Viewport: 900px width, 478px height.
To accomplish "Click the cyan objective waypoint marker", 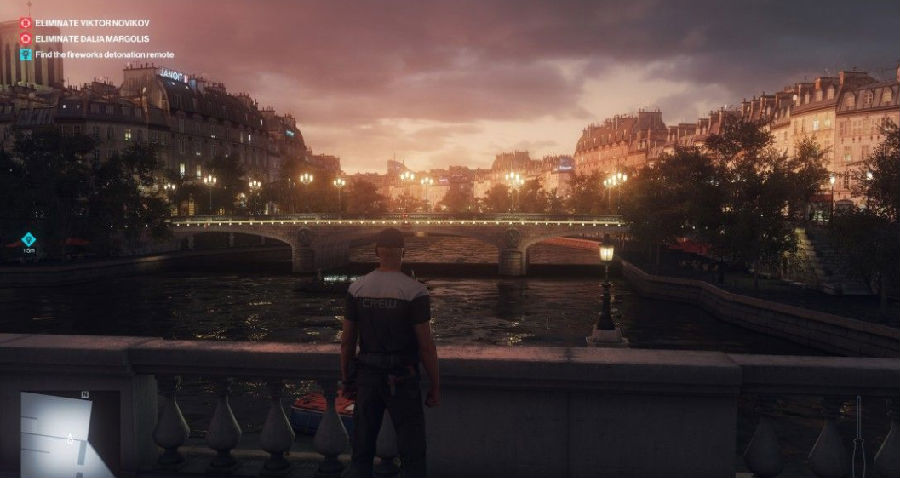I will (x=28, y=239).
